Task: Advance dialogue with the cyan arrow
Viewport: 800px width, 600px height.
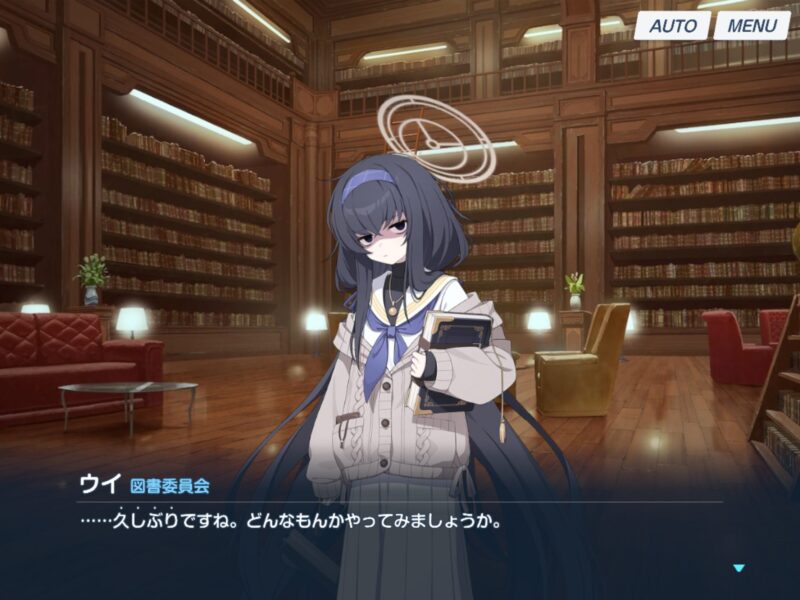Action: point(739,568)
